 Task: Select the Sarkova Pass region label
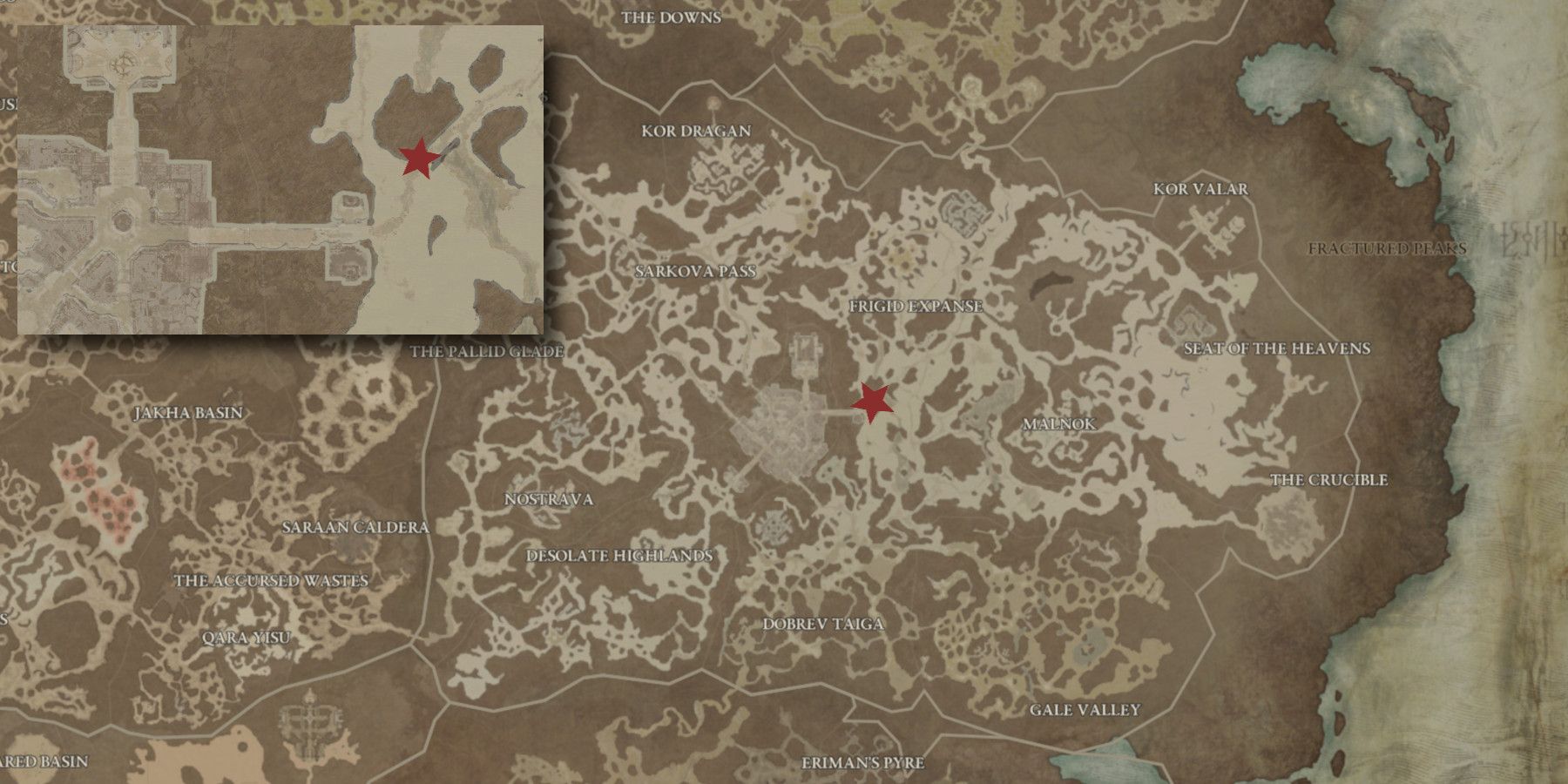697,272
